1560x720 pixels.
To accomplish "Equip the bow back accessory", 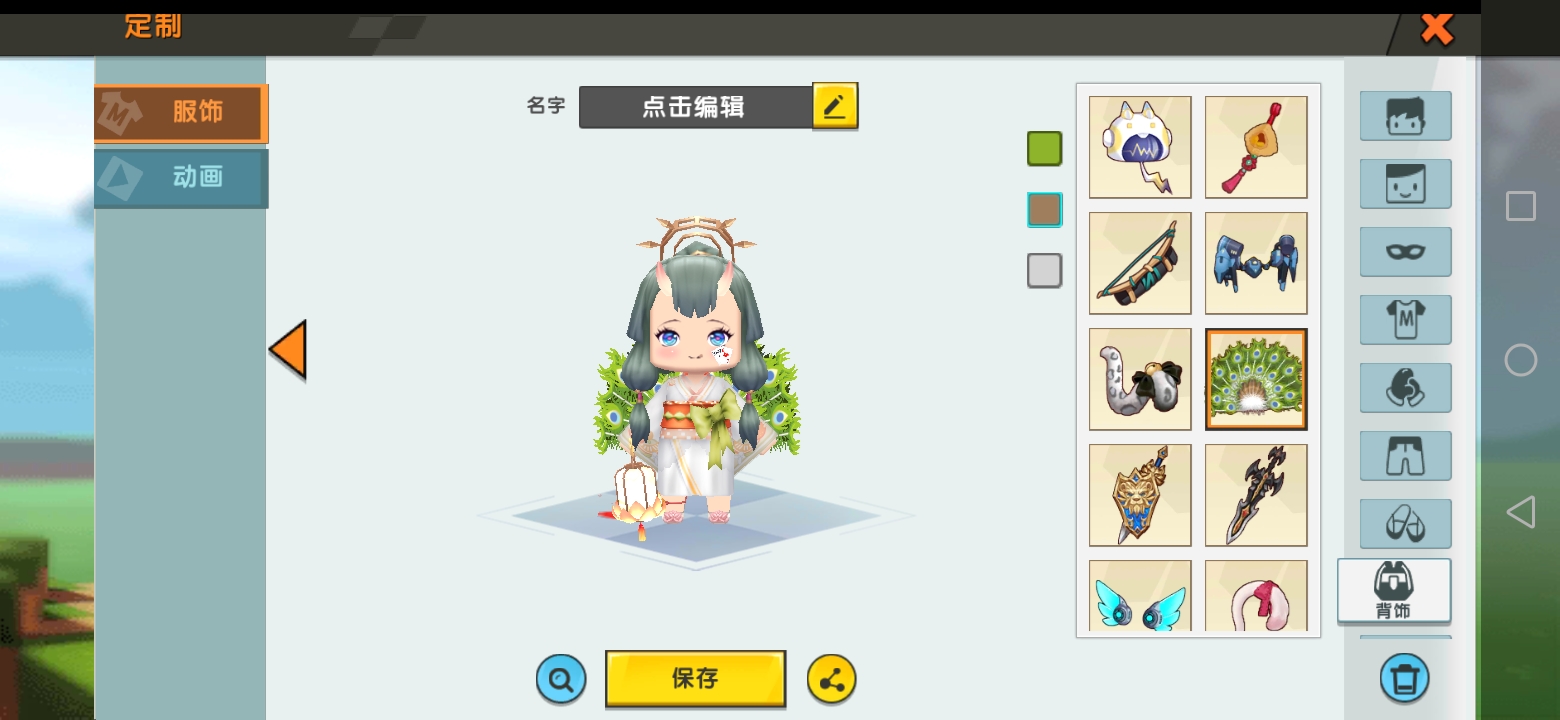I will (x=1140, y=263).
